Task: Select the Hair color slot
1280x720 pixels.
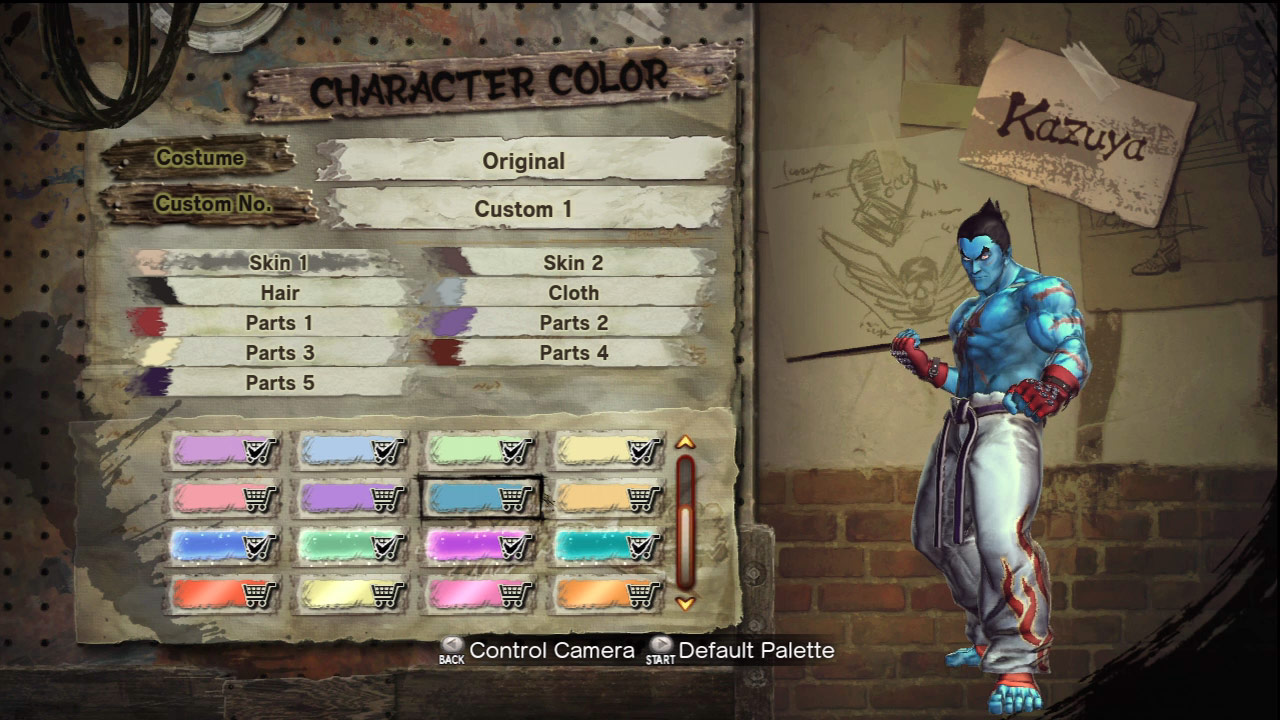Action: coord(280,293)
